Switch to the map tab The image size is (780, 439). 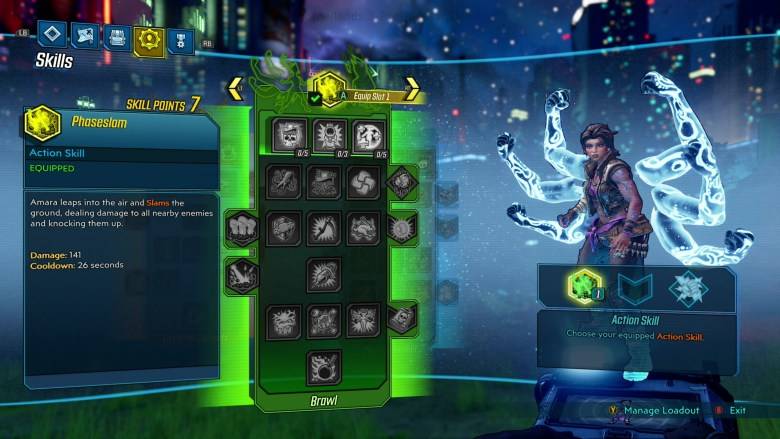[x=85, y=37]
